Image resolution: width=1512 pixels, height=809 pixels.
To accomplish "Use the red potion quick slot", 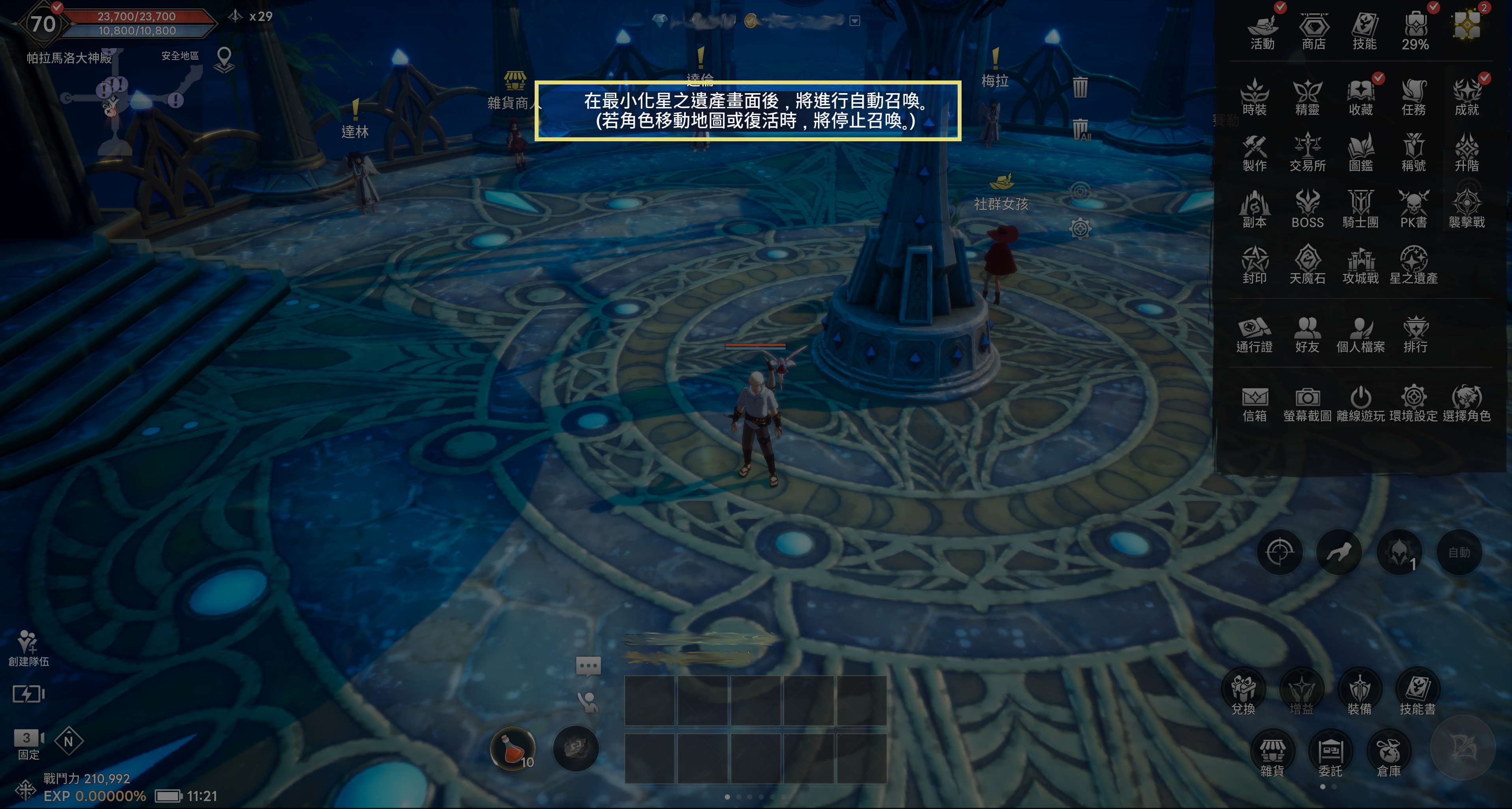I will (513, 749).
